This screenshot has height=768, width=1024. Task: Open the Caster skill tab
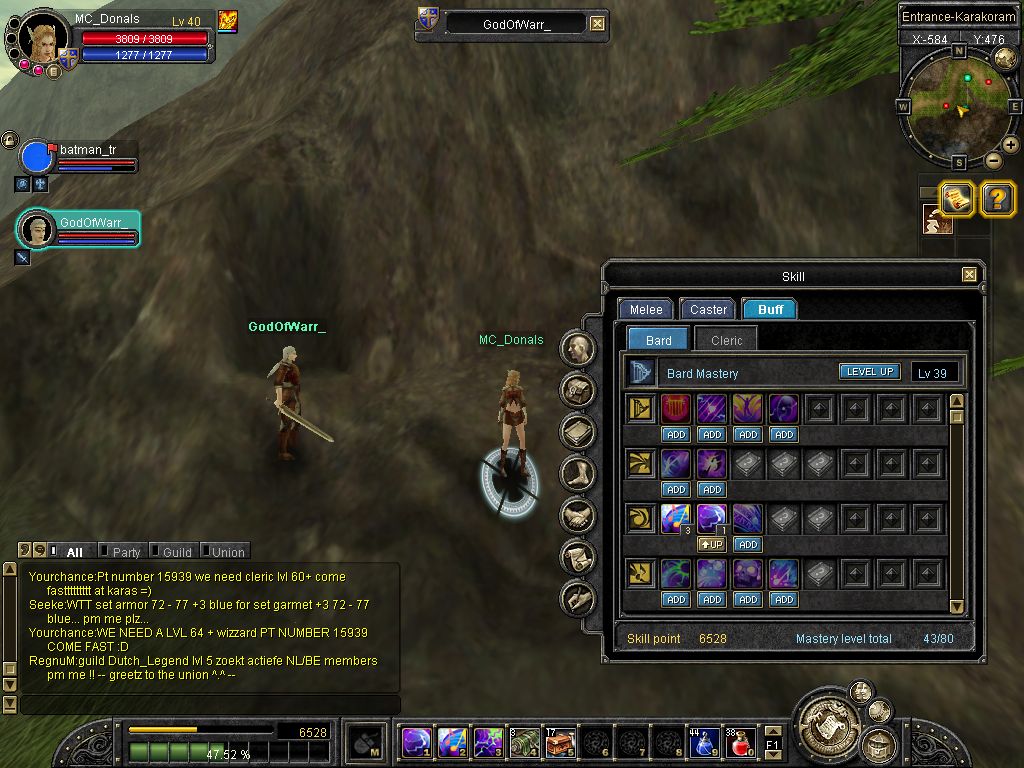click(x=708, y=310)
